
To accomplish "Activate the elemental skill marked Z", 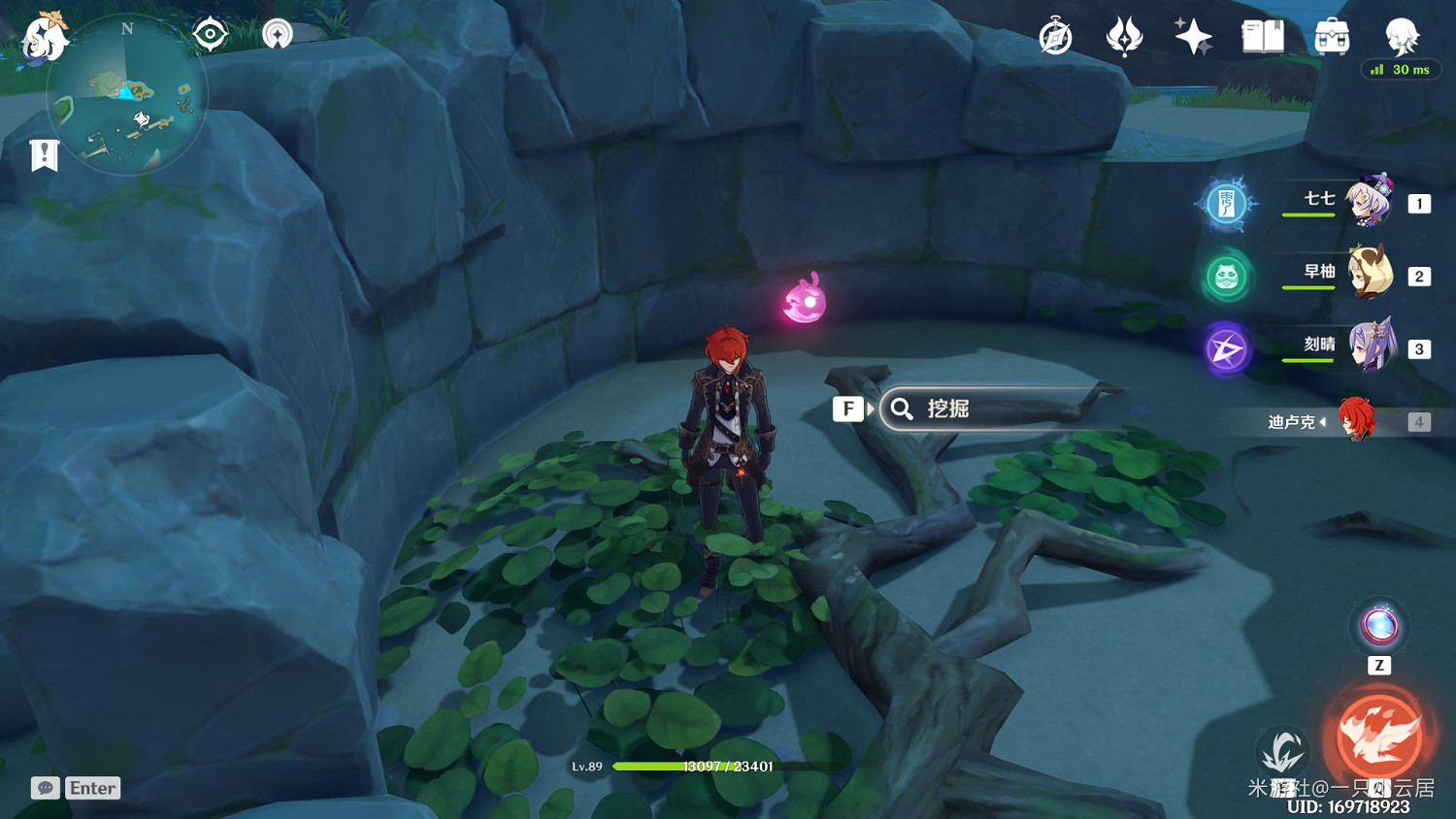I will pyautogui.click(x=1377, y=627).
